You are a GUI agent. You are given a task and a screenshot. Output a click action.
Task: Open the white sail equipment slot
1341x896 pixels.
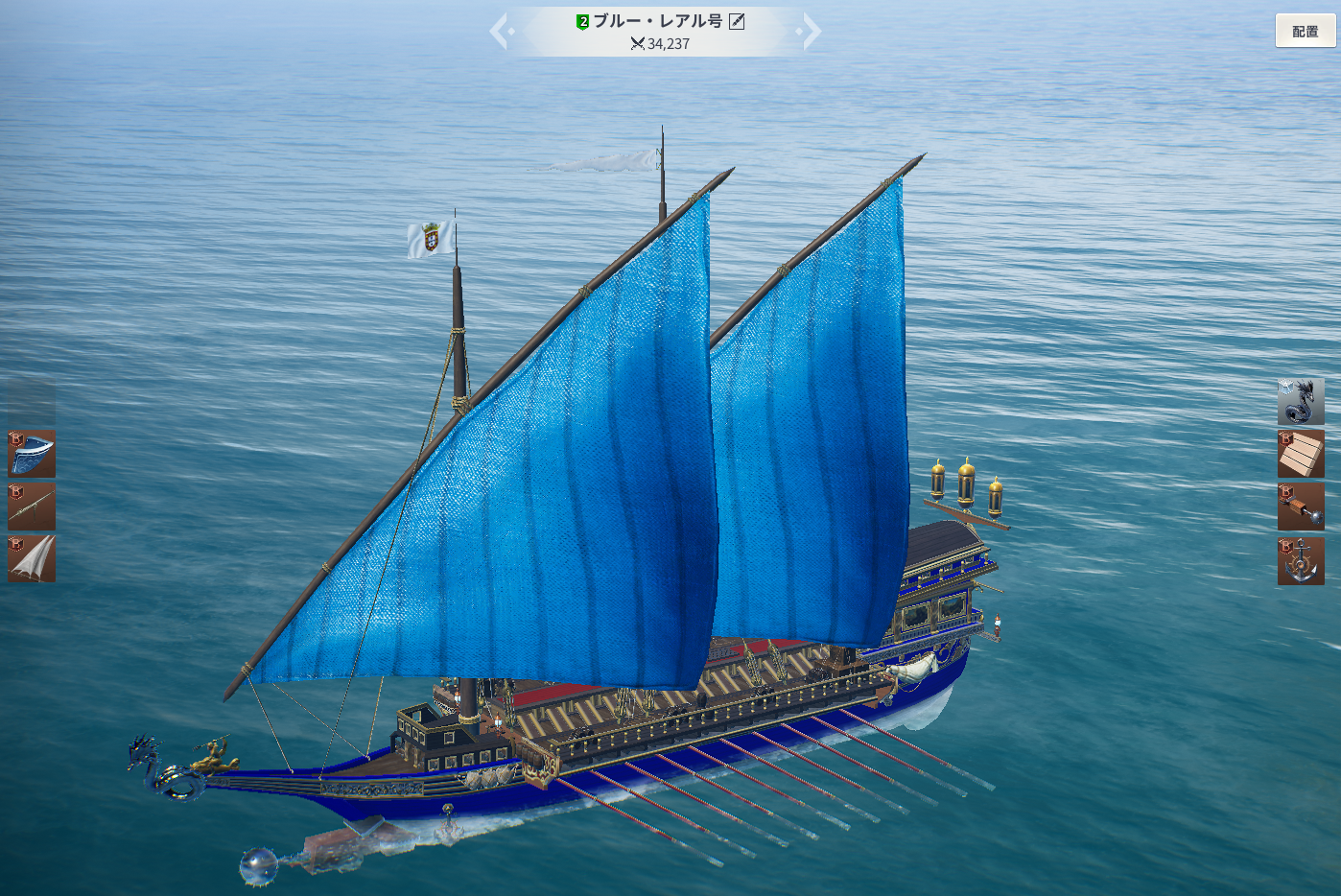[x=32, y=559]
